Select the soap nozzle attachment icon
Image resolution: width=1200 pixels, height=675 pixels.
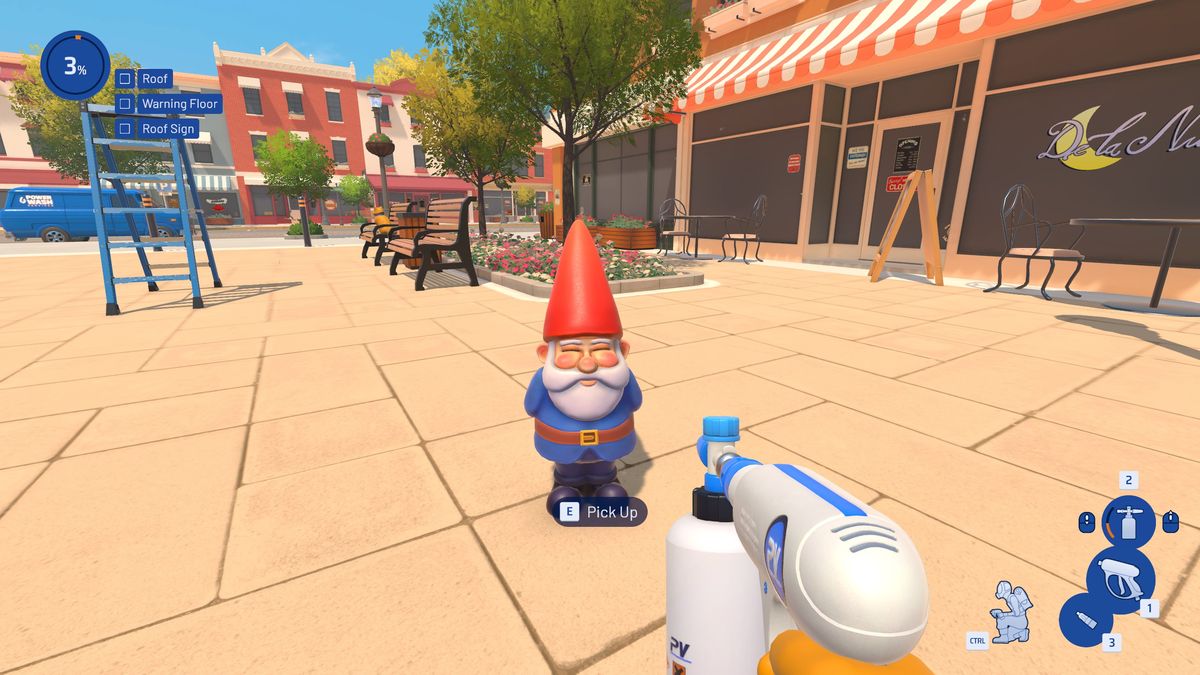[1128, 522]
